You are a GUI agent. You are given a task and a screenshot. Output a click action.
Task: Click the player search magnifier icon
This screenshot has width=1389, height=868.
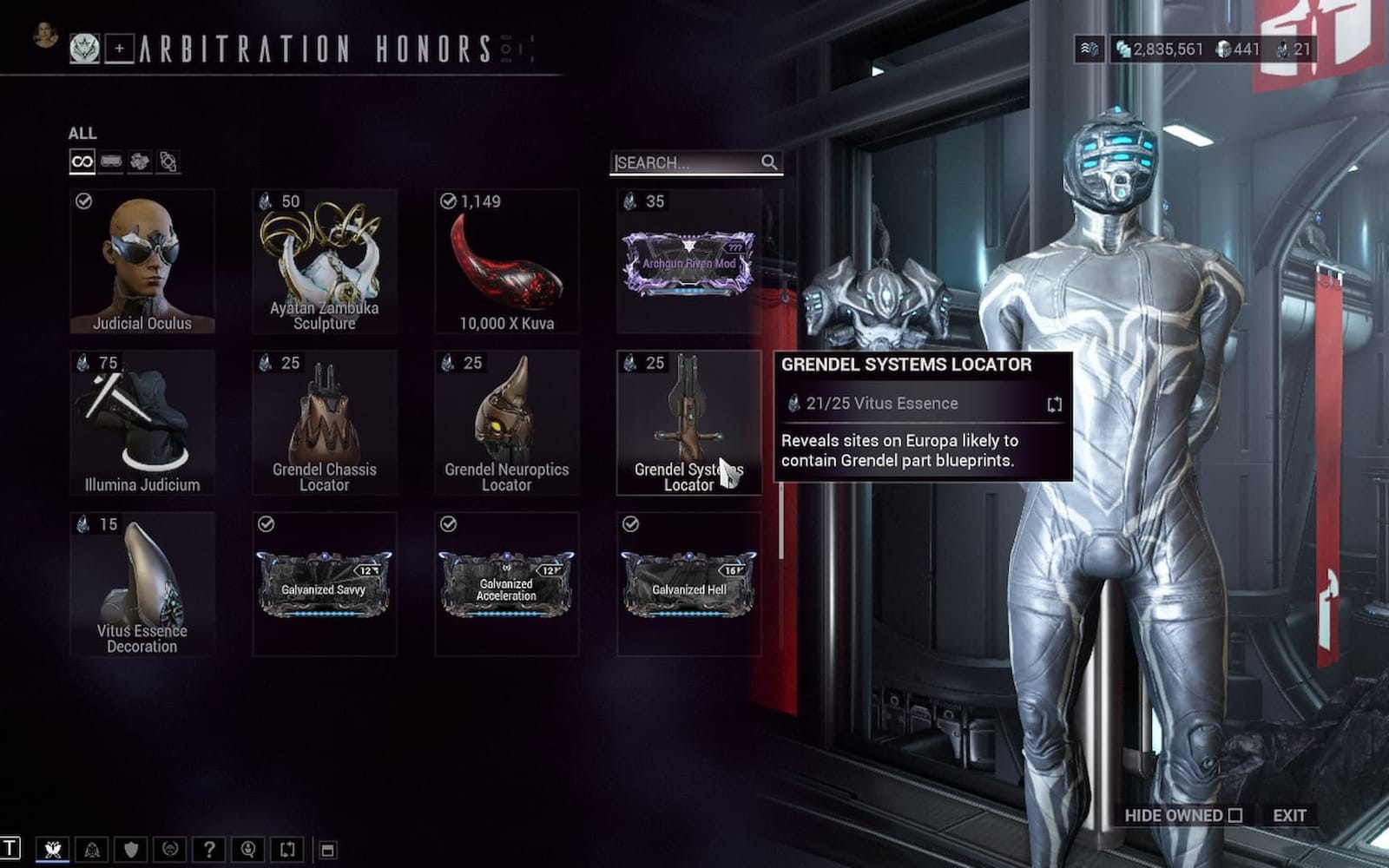[x=247, y=848]
